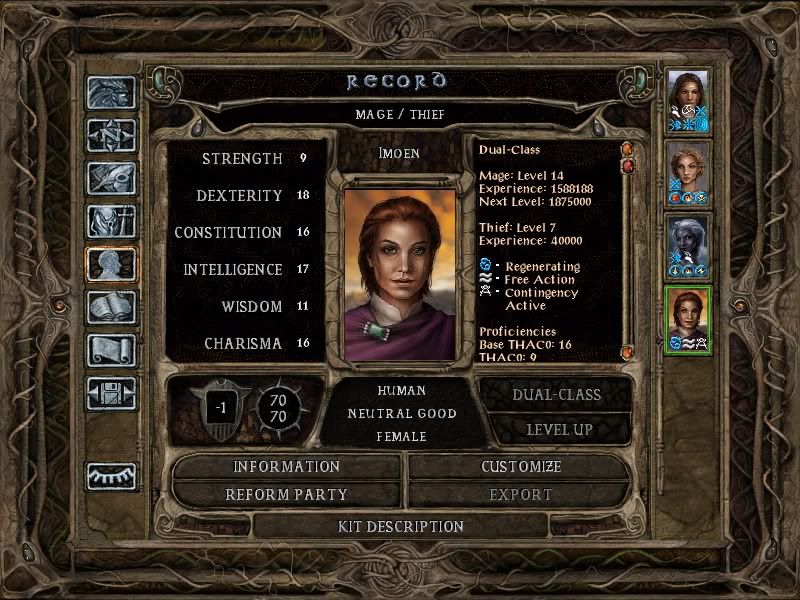Viewport: 800px width, 600px height.
Task: Choose the Dual-Class button
Action: [x=556, y=394]
